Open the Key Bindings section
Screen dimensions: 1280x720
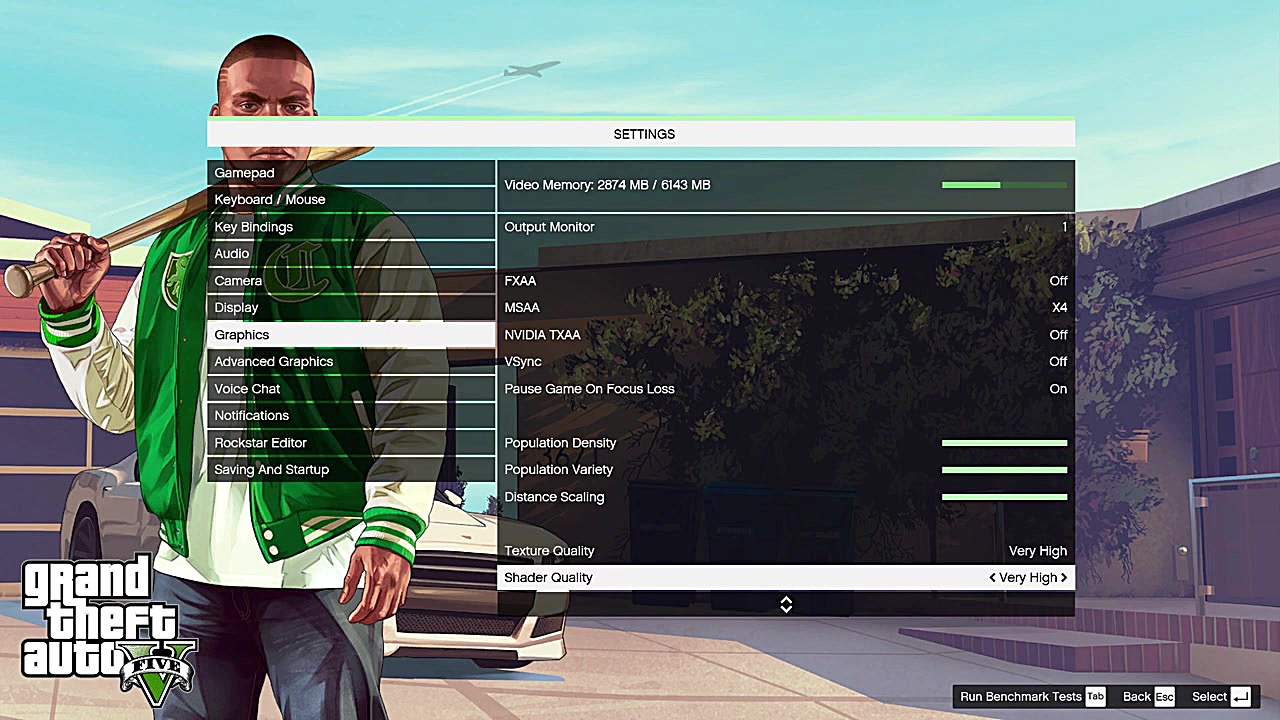(x=350, y=227)
